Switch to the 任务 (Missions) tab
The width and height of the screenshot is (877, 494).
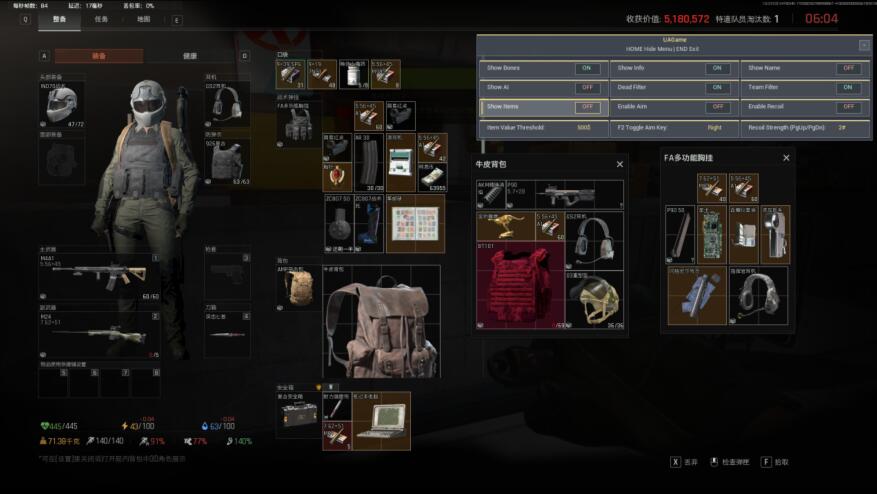pyautogui.click(x=102, y=19)
